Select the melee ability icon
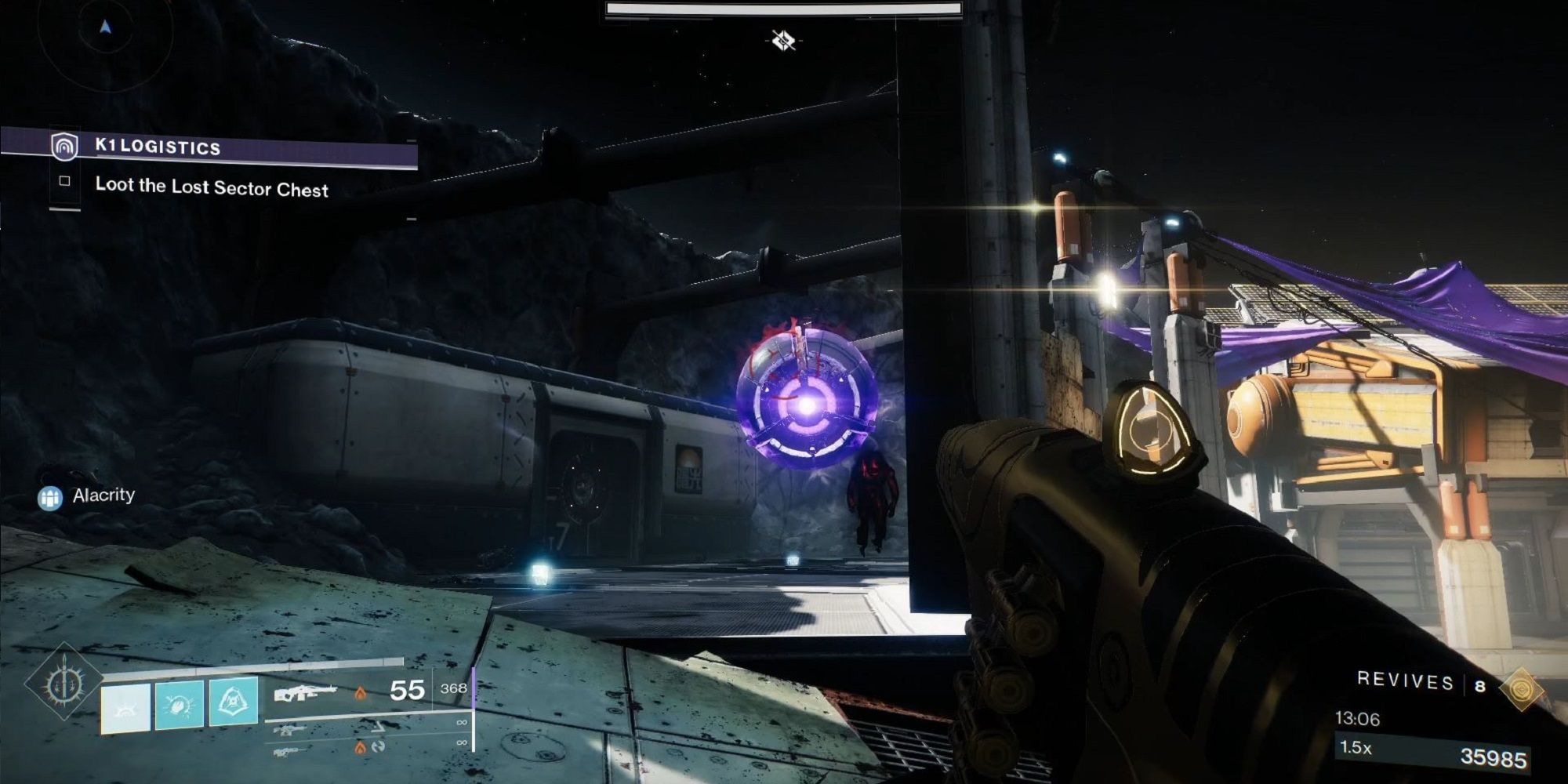1568x784 pixels. point(179,704)
